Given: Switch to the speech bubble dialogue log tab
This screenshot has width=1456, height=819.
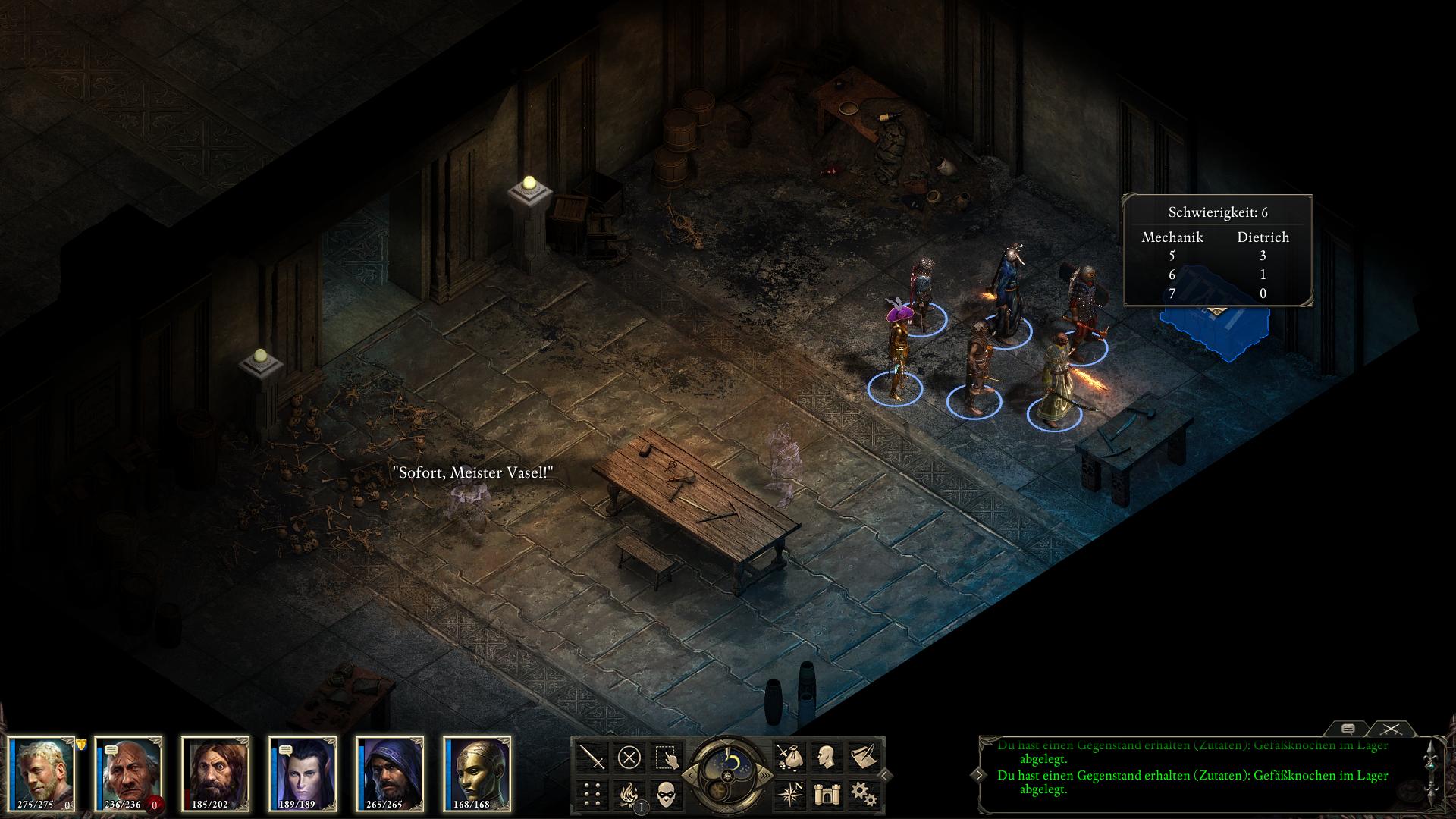Looking at the screenshot, I should (1348, 729).
